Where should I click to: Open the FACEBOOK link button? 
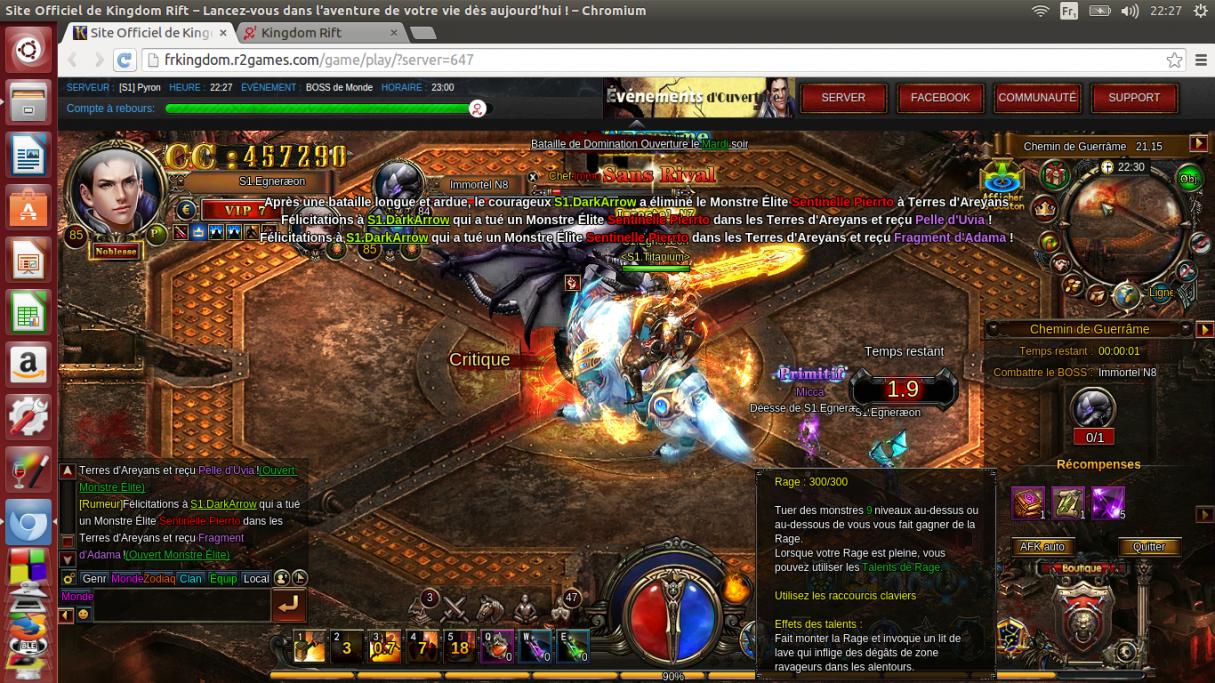(x=940, y=98)
